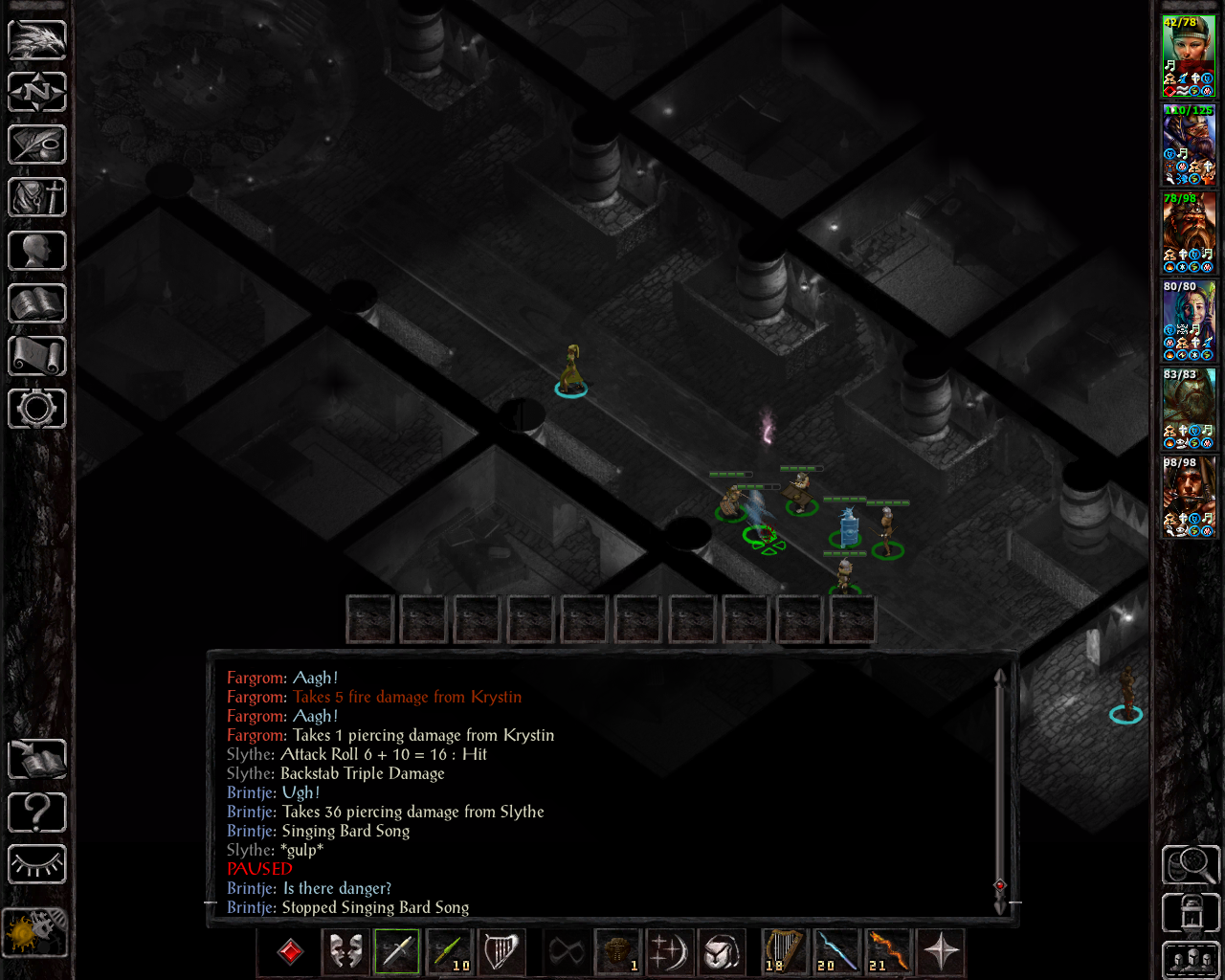Viewport: 1225px width, 980px height.
Task: Open the inventory screen (armor and sword icon)
Action: [37, 198]
